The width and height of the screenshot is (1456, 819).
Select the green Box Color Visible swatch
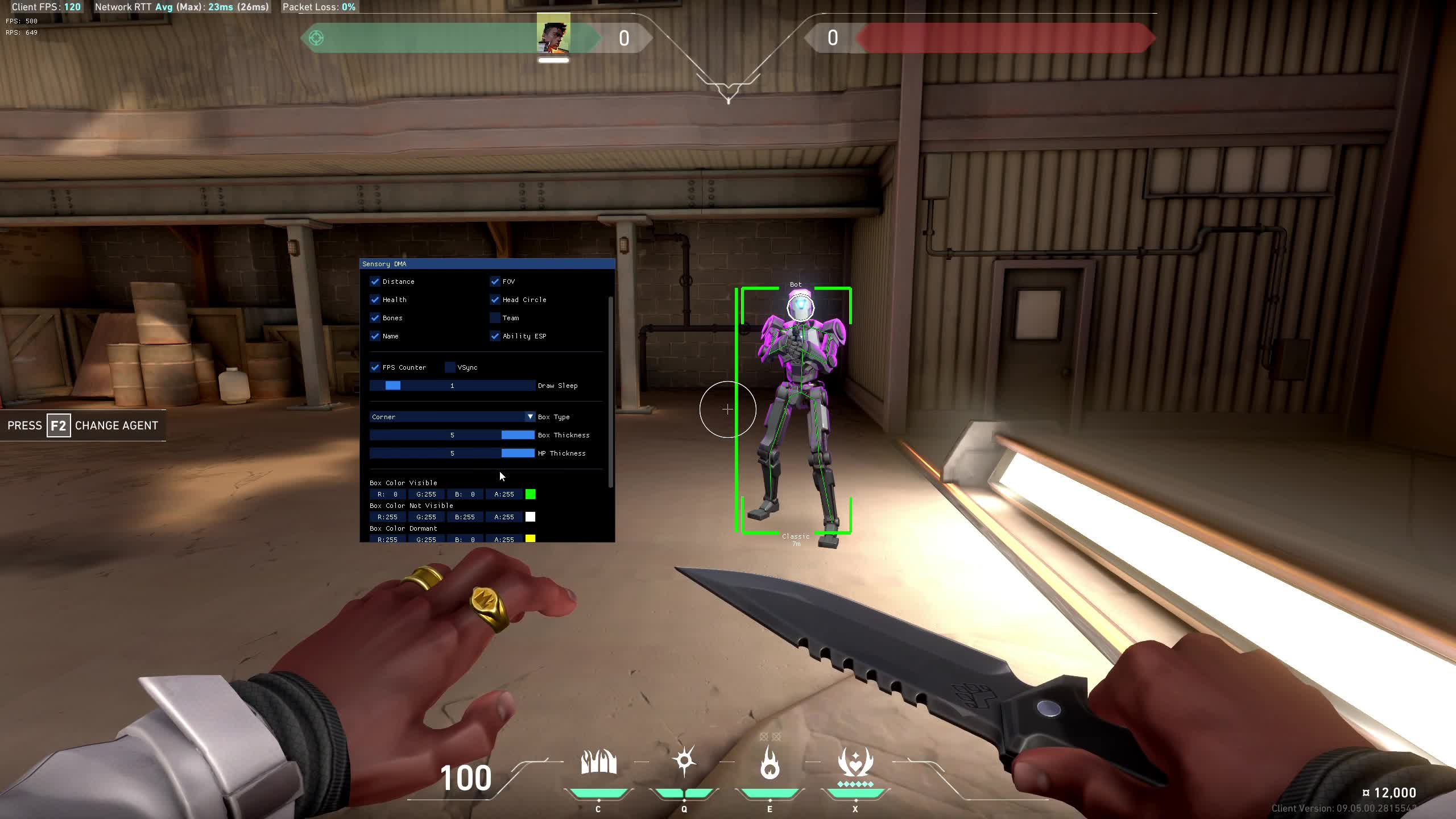point(530,494)
